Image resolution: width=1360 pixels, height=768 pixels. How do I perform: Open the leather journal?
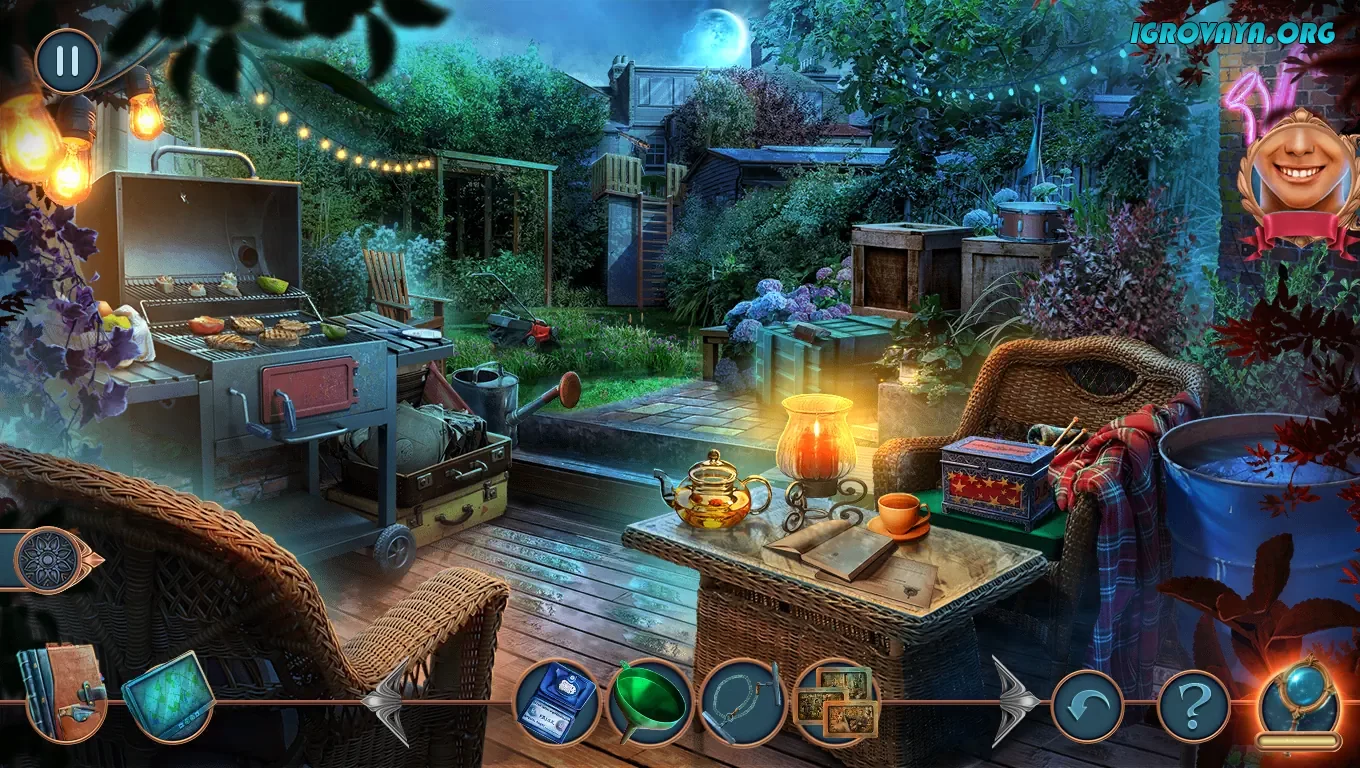coord(62,690)
